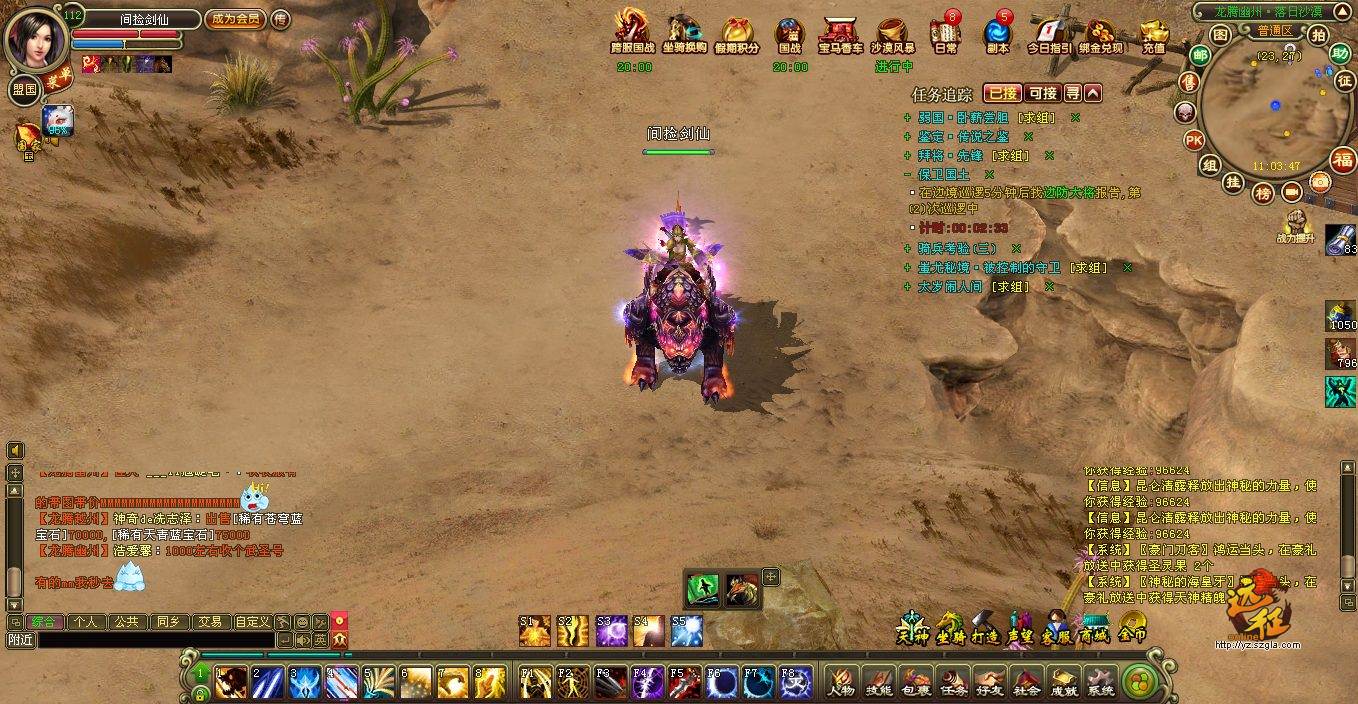Click the 成为会员 membership button

[x=235, y=19]
